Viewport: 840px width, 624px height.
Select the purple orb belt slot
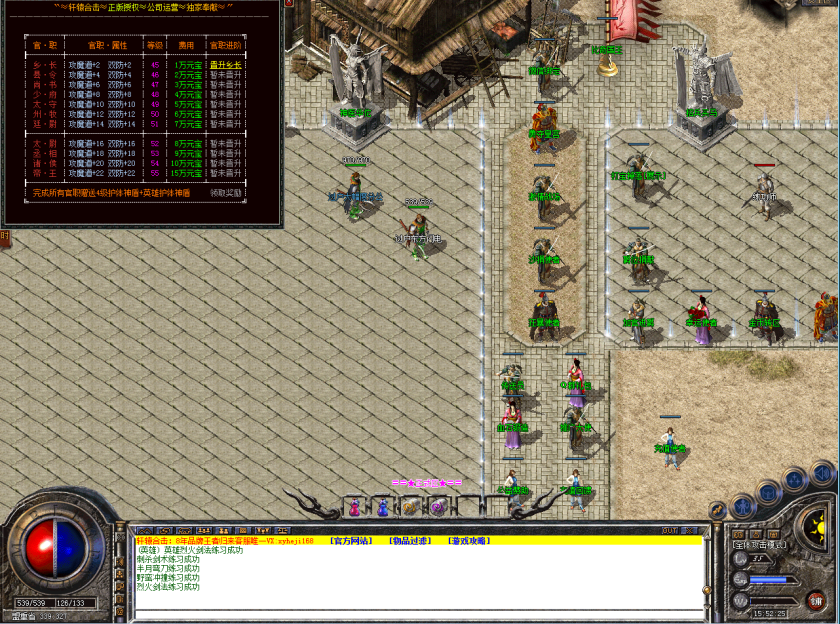pyautogui.click(x=438, y=507)
